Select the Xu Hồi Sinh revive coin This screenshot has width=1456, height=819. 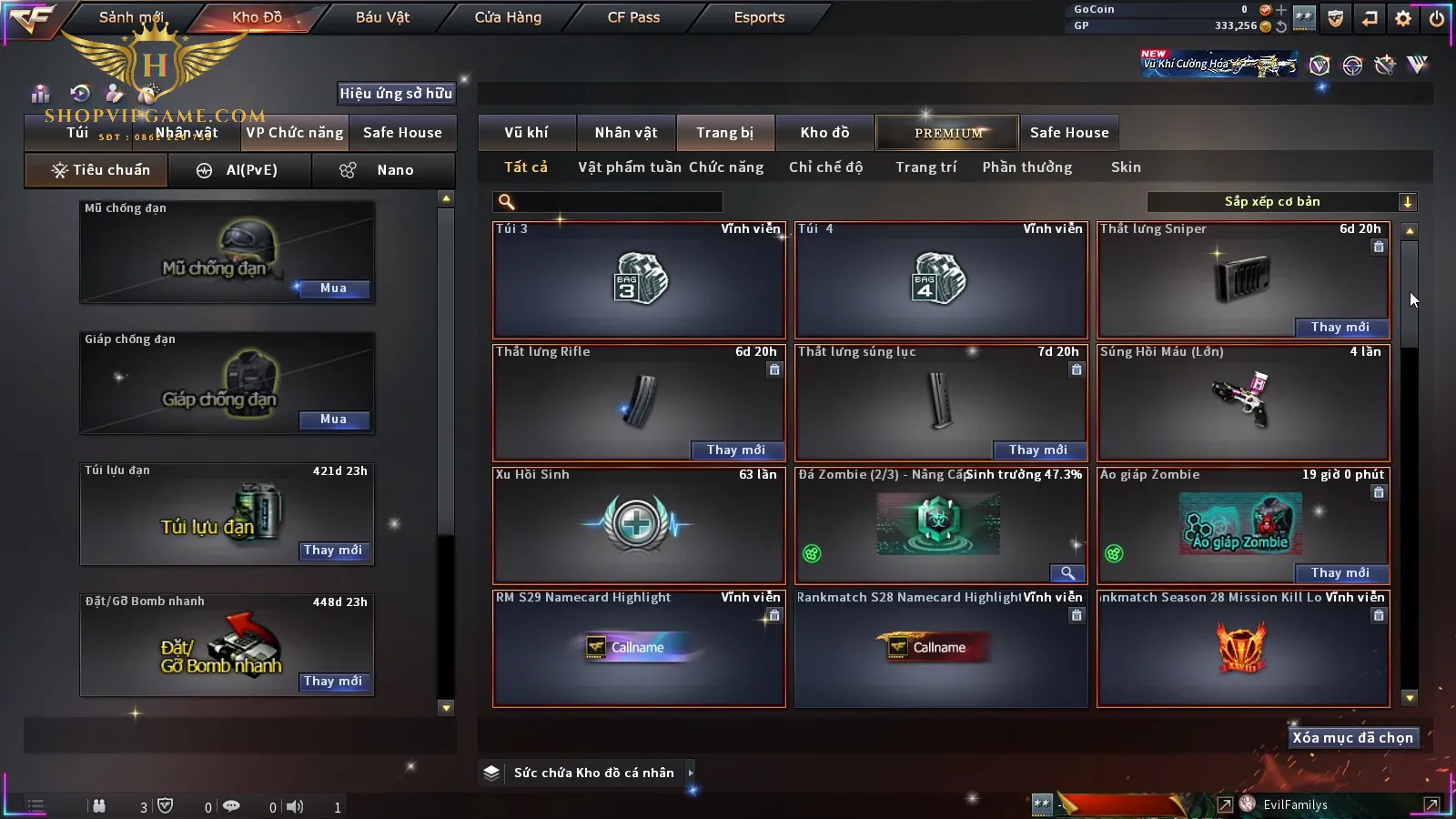point(639,525)
